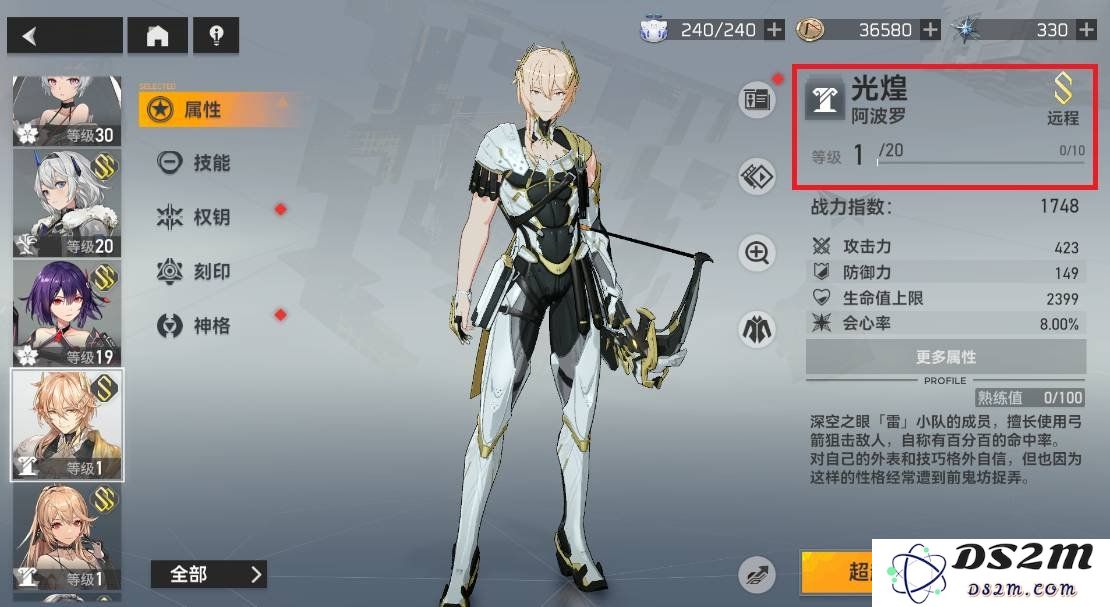Viewport: 1110px width, 607px height.
Task: Select the level 20 silver-haired character
Action: click(67, 203)
